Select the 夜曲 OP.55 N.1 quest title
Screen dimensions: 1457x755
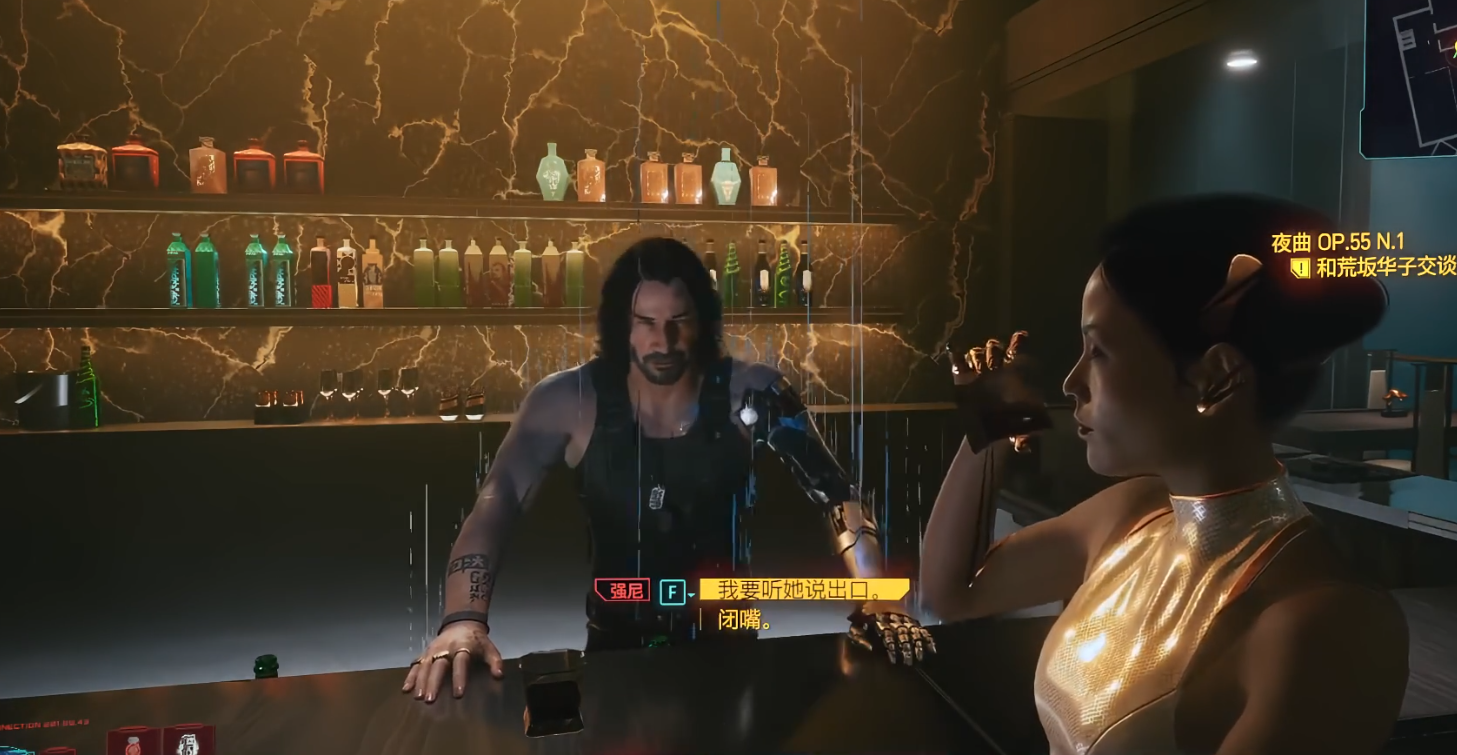tap(1337, 243)
